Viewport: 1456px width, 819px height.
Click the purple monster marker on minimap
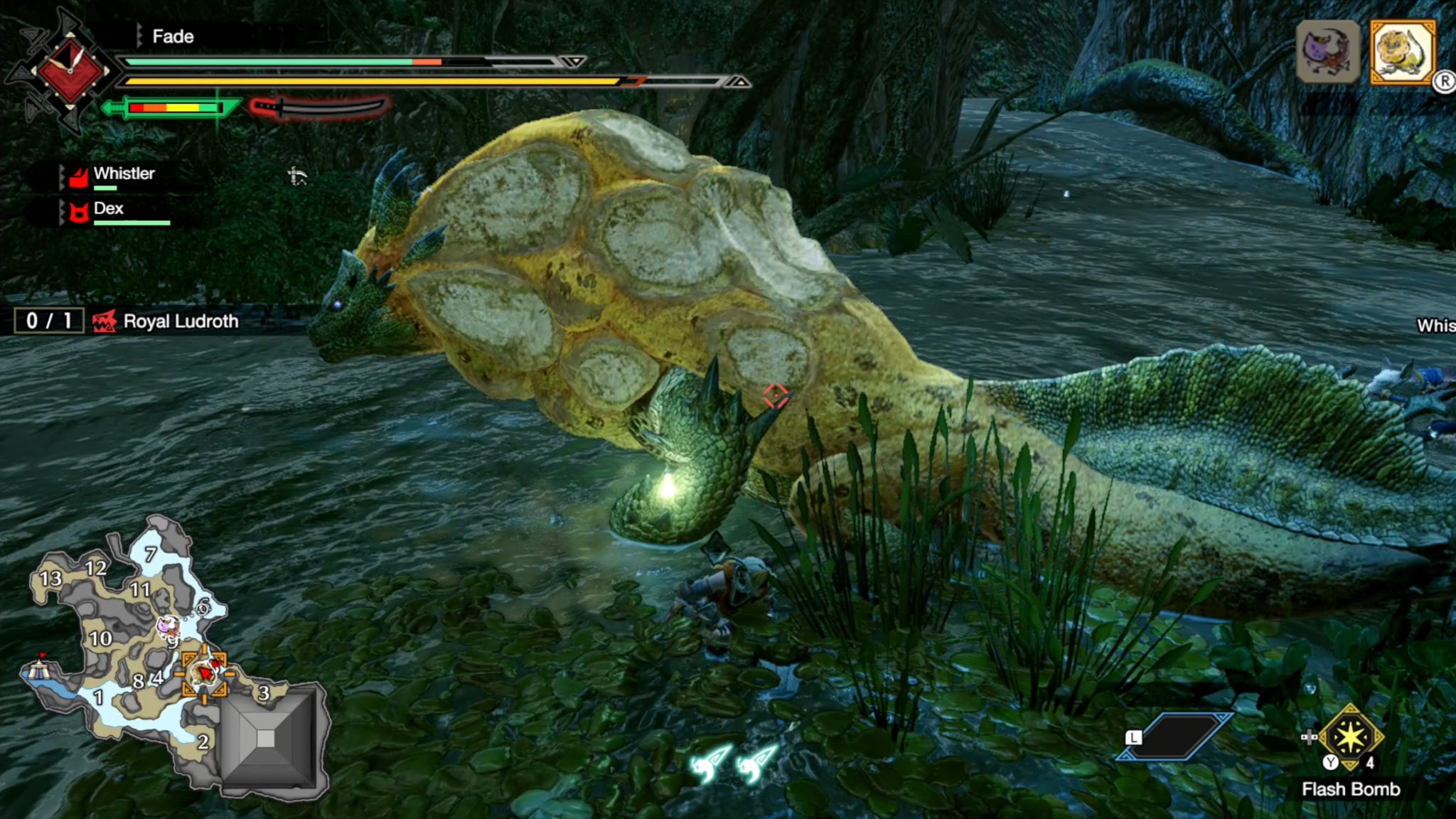coord(168,626)
